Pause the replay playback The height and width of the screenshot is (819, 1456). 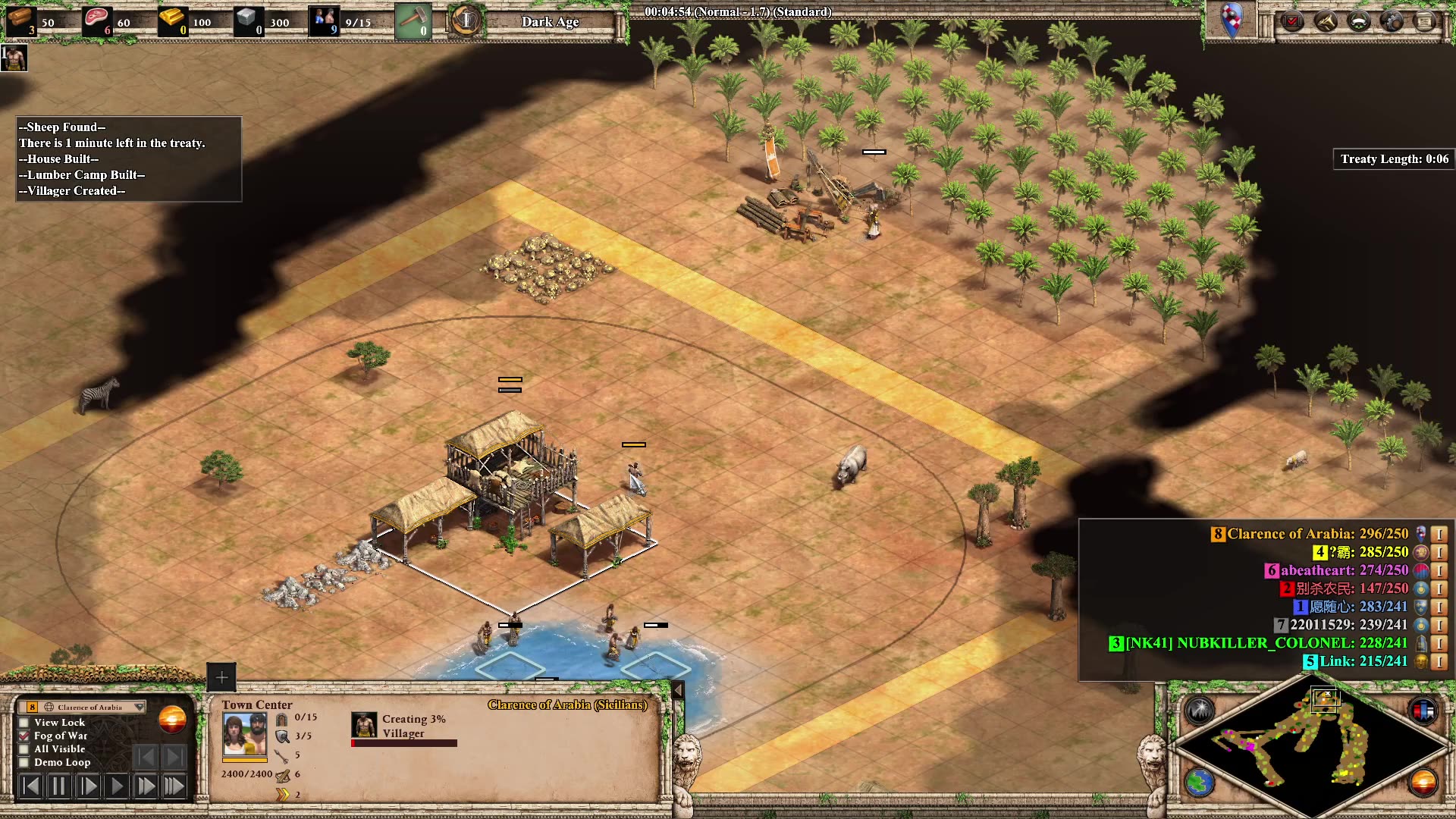point(58,786)
